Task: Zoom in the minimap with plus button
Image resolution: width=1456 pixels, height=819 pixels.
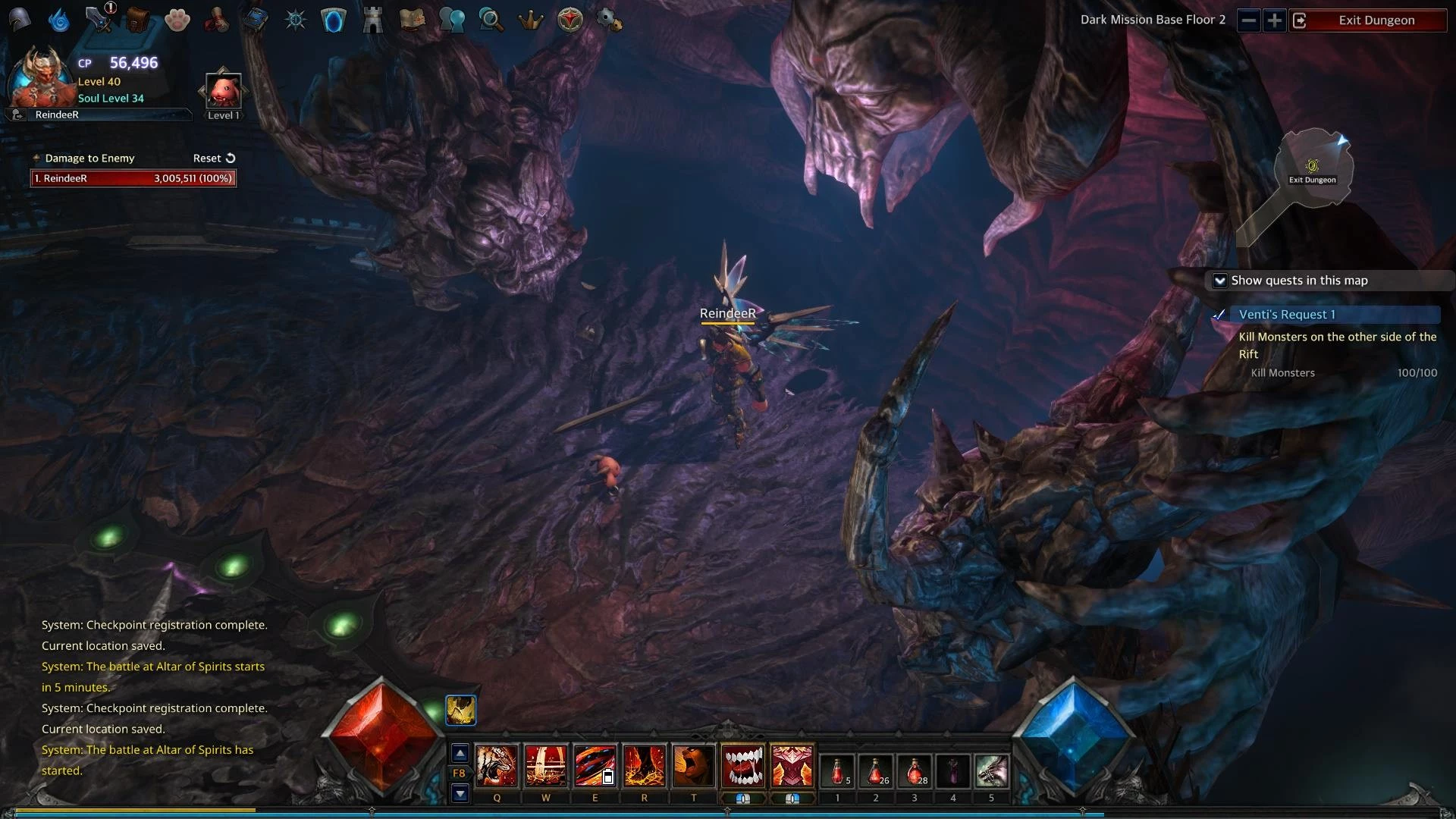Action: [1275, 20]
